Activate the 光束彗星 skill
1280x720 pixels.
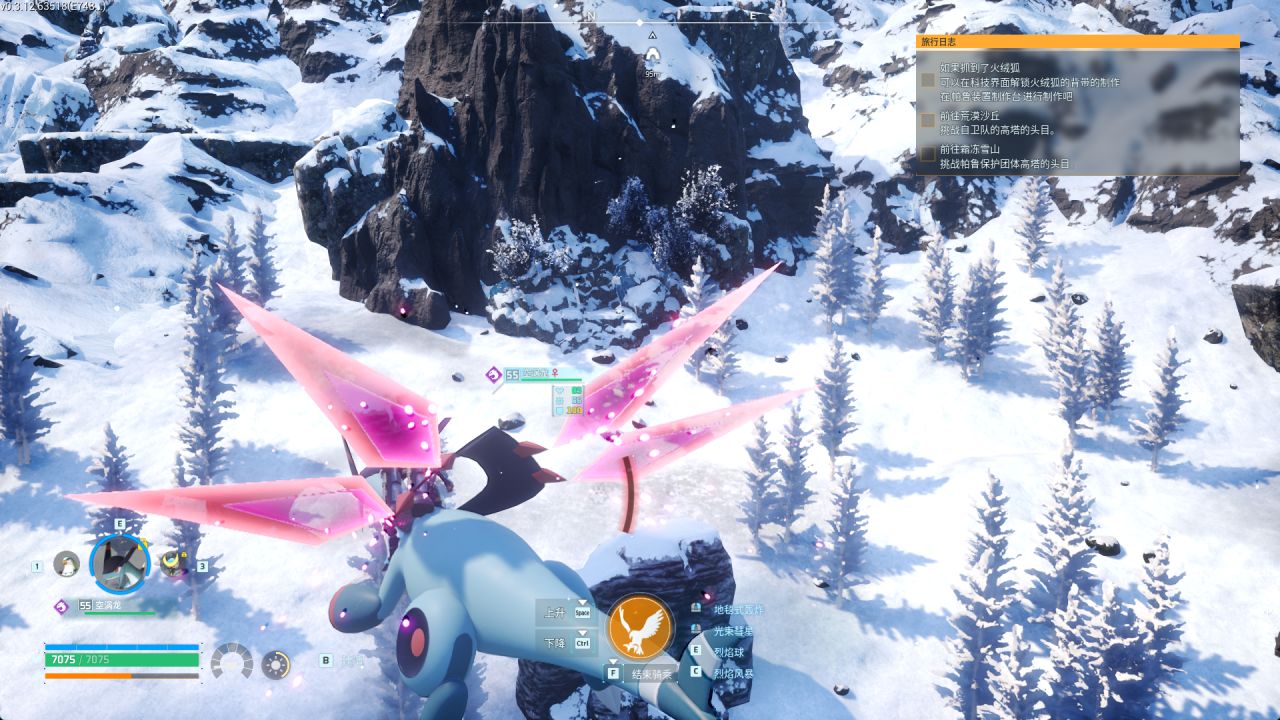pos(732,631)
